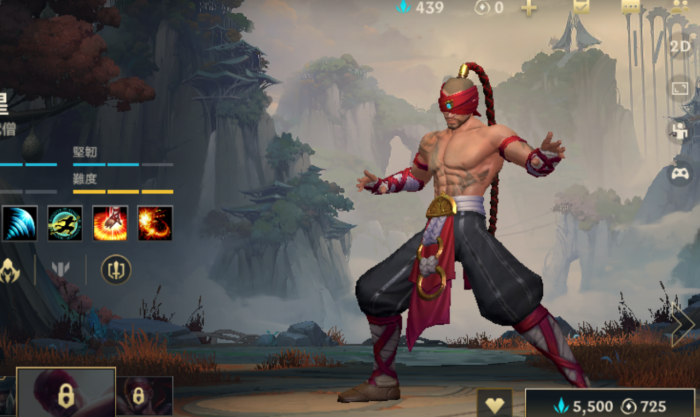The width and height of the screenshot is (700, 417).
Task: Tap the plus button to add currency
Action: coord(529,7)
